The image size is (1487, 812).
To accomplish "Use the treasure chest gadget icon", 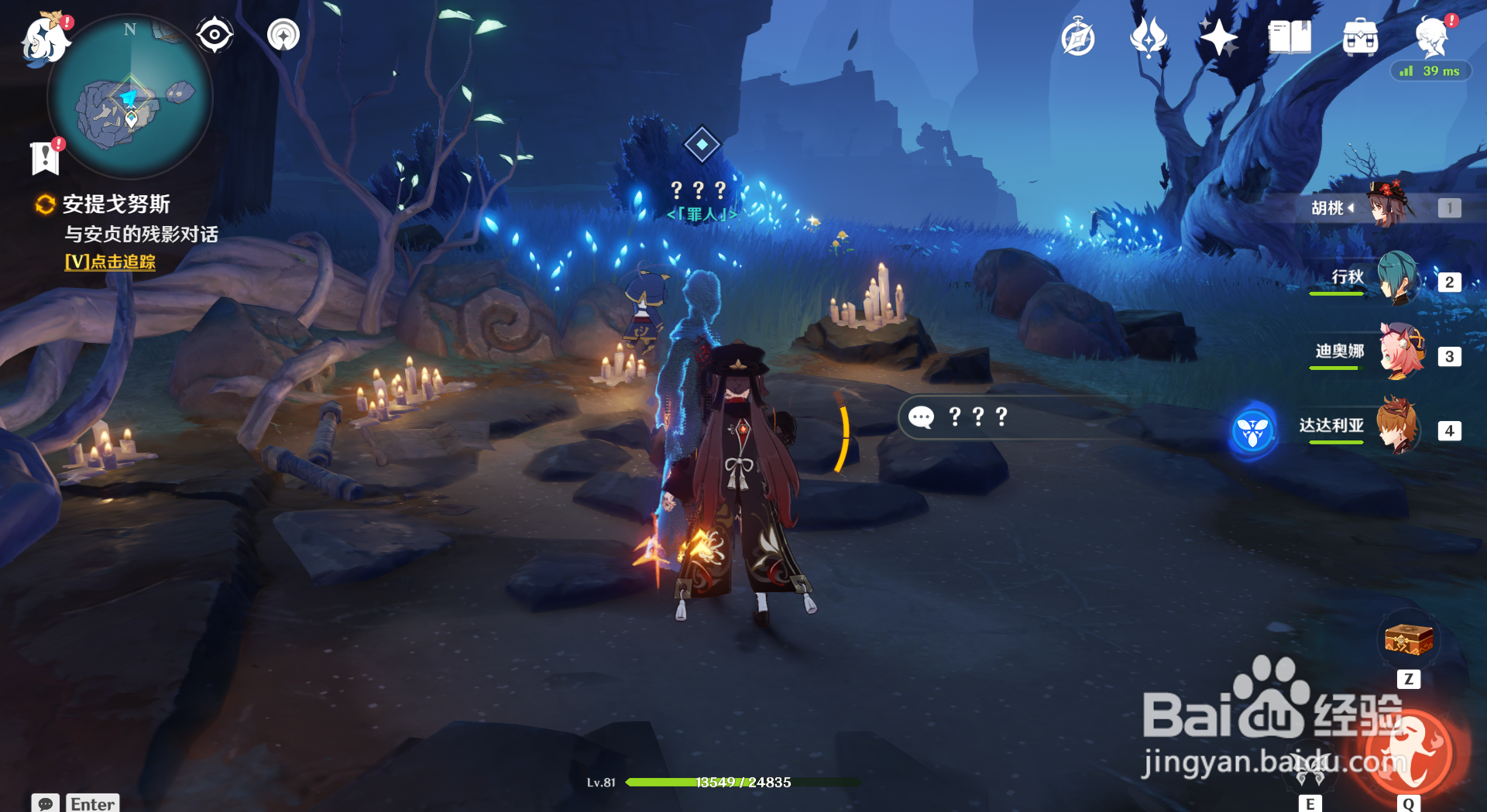I will [1409, 641].
